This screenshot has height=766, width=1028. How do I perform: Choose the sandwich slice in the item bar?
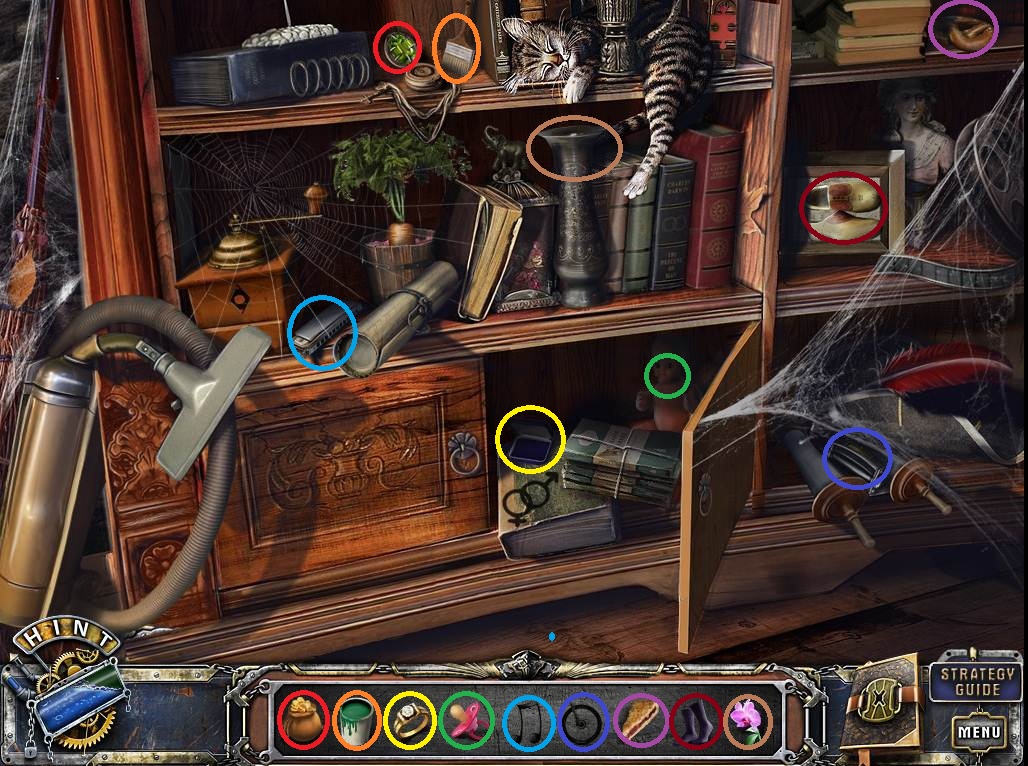pos(641,720)
